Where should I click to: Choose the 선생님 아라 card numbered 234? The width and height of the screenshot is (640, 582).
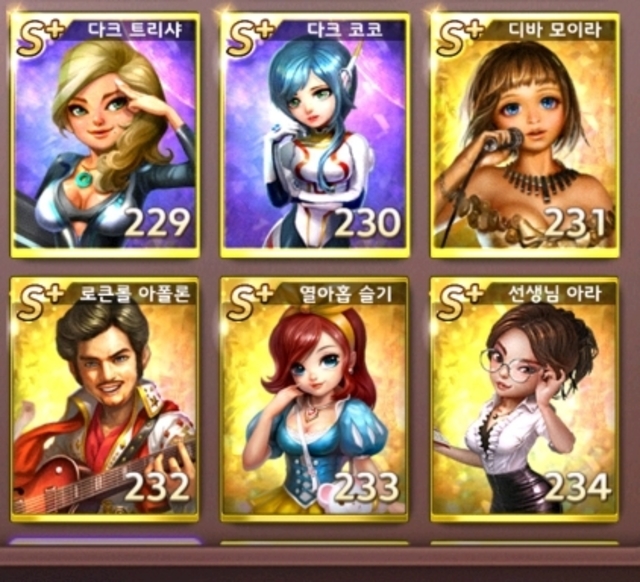(x=524, y=400)
